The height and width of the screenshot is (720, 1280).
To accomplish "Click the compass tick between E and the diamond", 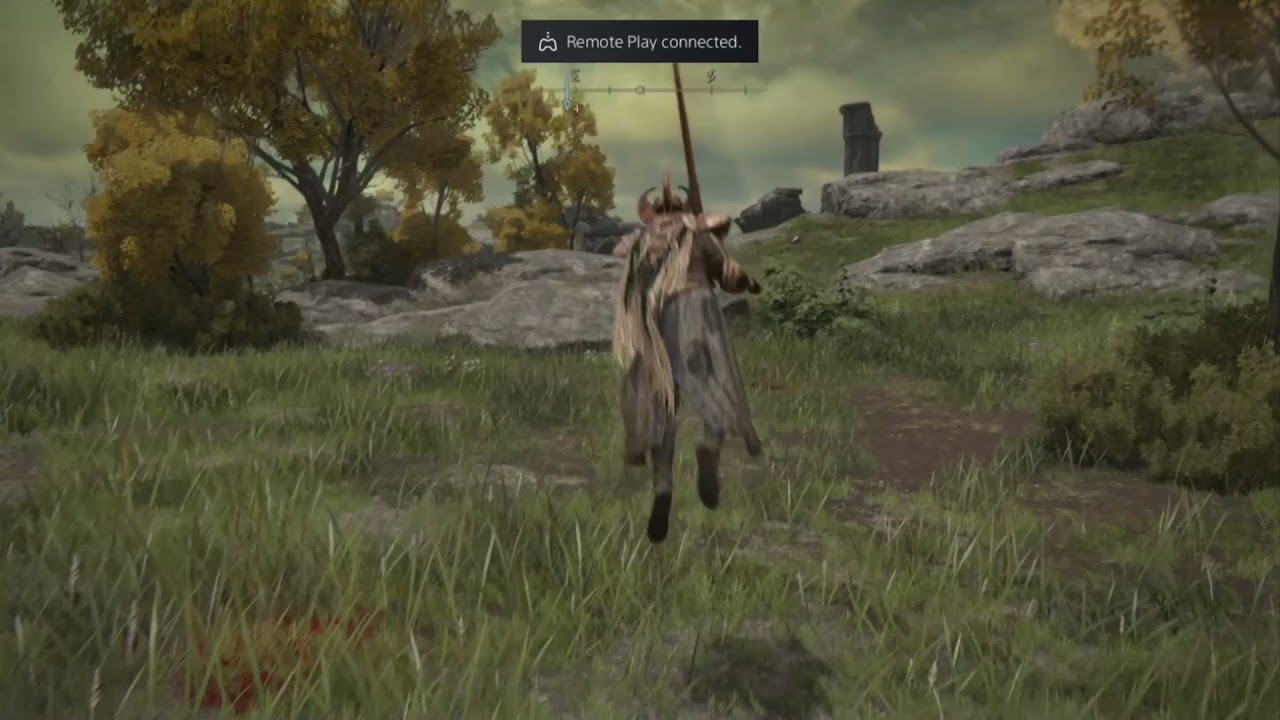I will 609,88.
